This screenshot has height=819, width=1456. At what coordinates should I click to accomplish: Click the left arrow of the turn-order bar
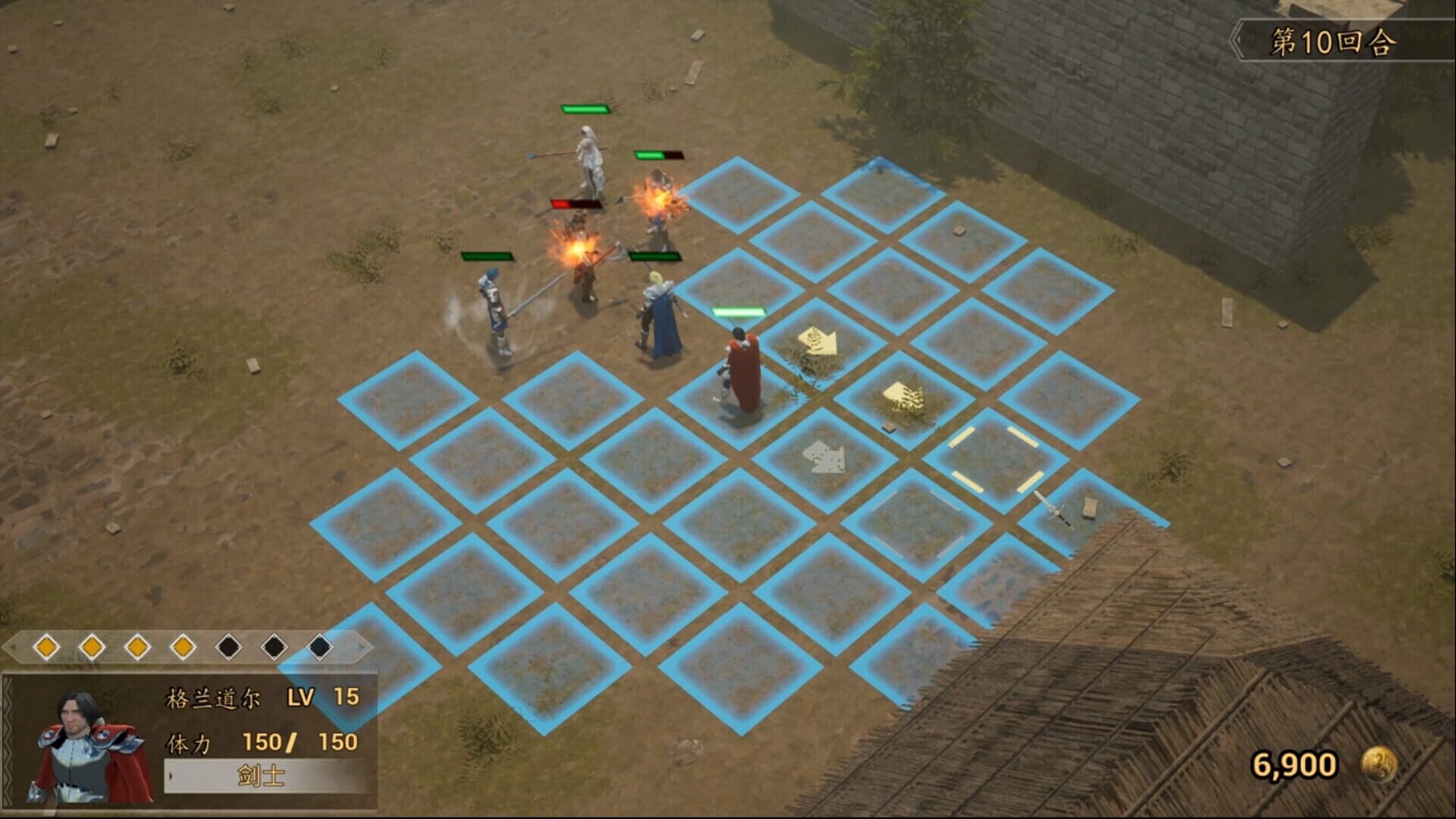(x=14, y=648)
